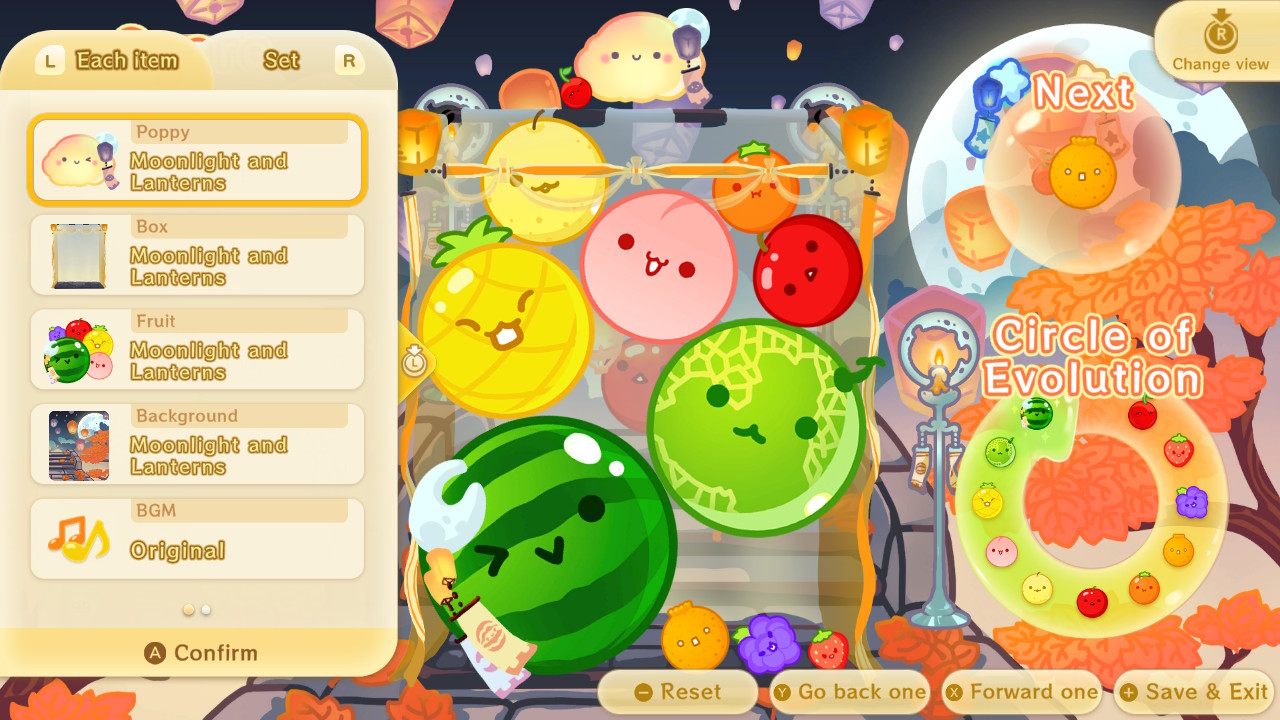The width and height of the screenshot is (1280, 720).
Task: Click the clock icon beside the box
Action: (x=416, y=364)
